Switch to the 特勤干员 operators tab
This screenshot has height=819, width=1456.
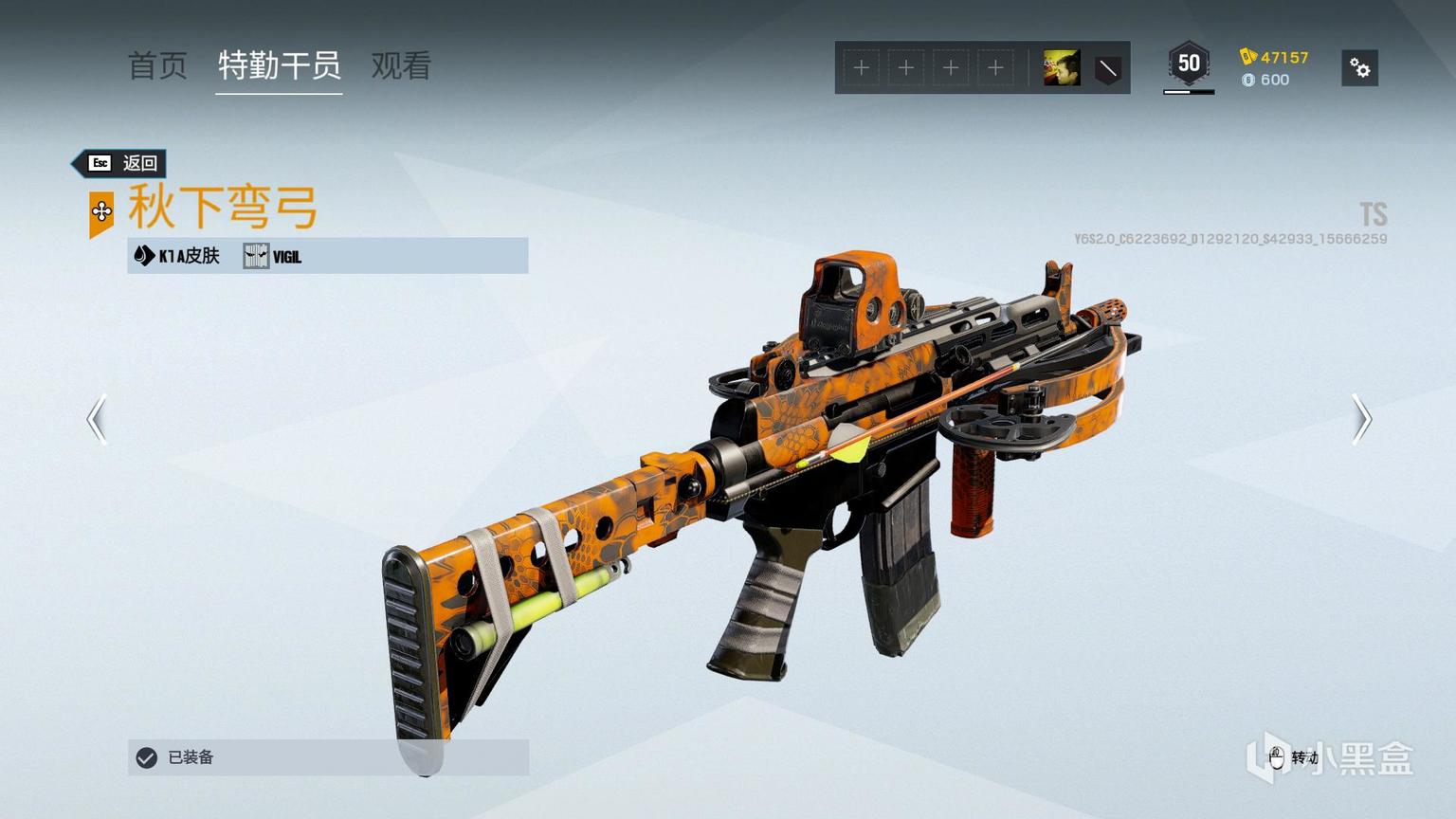tap(279, 65)
